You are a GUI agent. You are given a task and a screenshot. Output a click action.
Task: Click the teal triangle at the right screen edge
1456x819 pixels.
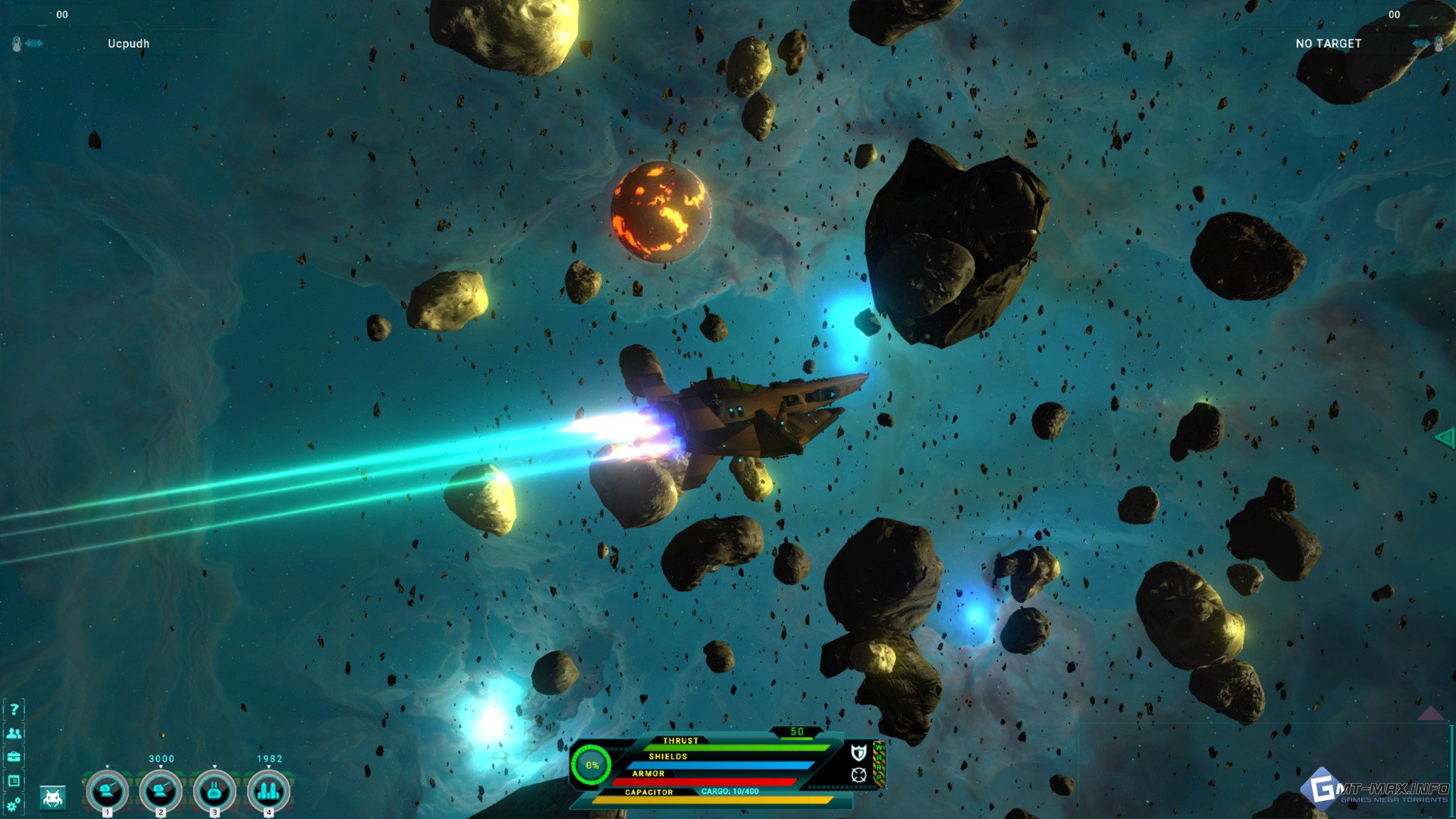[1445, 437]
